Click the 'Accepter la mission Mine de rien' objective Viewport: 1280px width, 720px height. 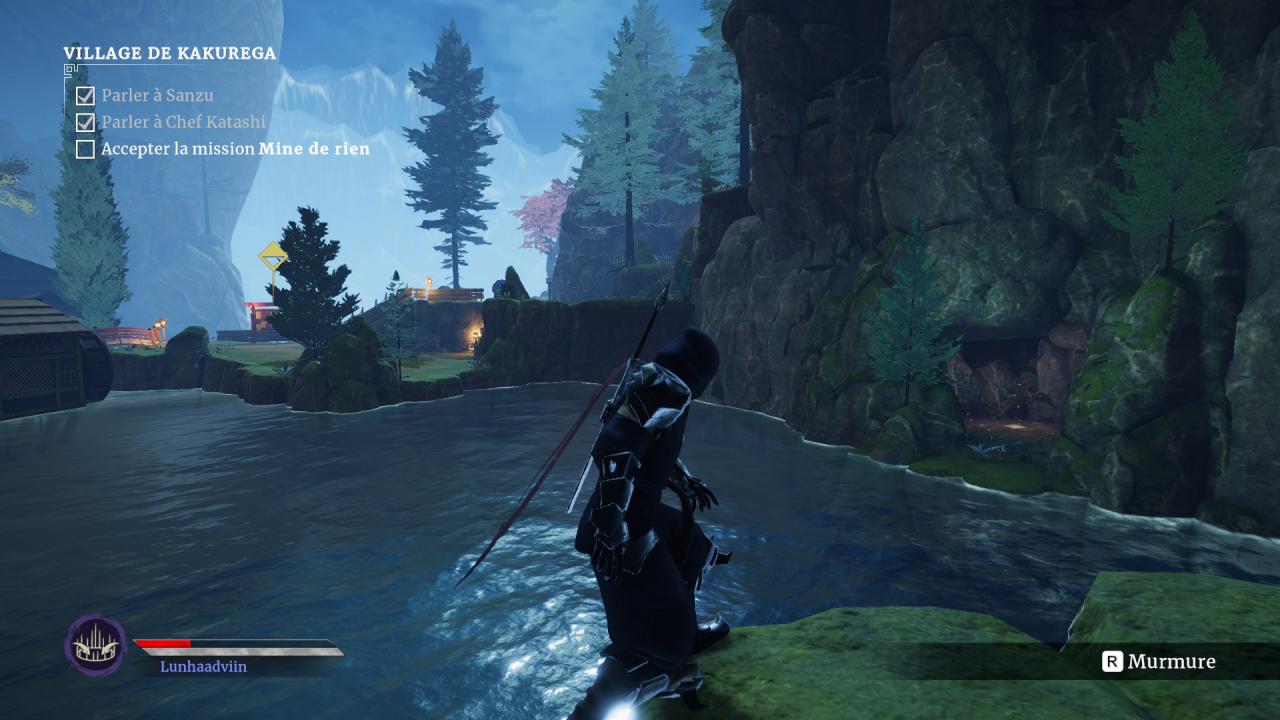[x=235, y=149]
